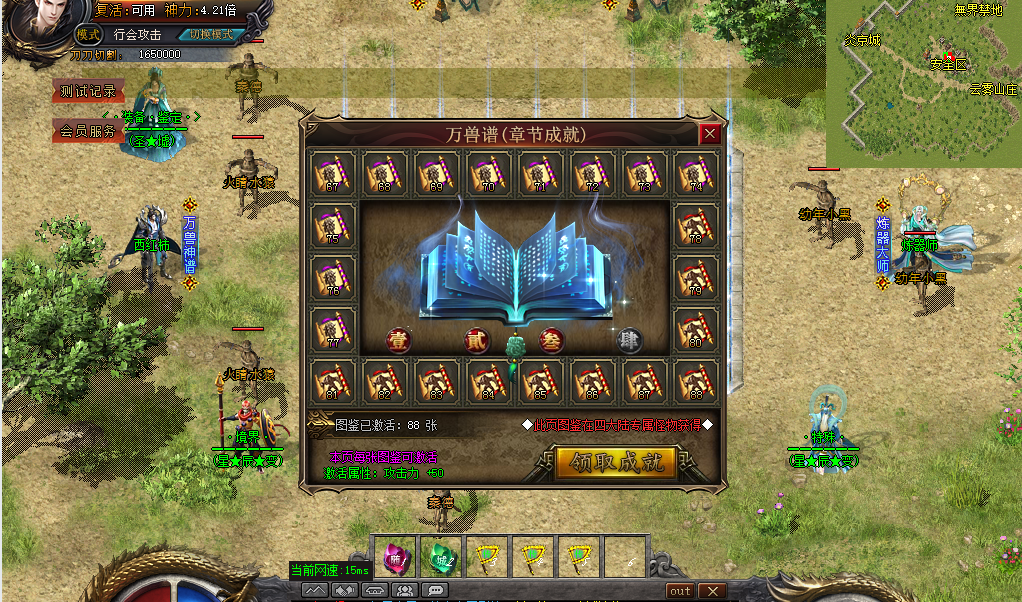
Task: Use the green 城 gem in slot 2
Action: pos(439,559)
